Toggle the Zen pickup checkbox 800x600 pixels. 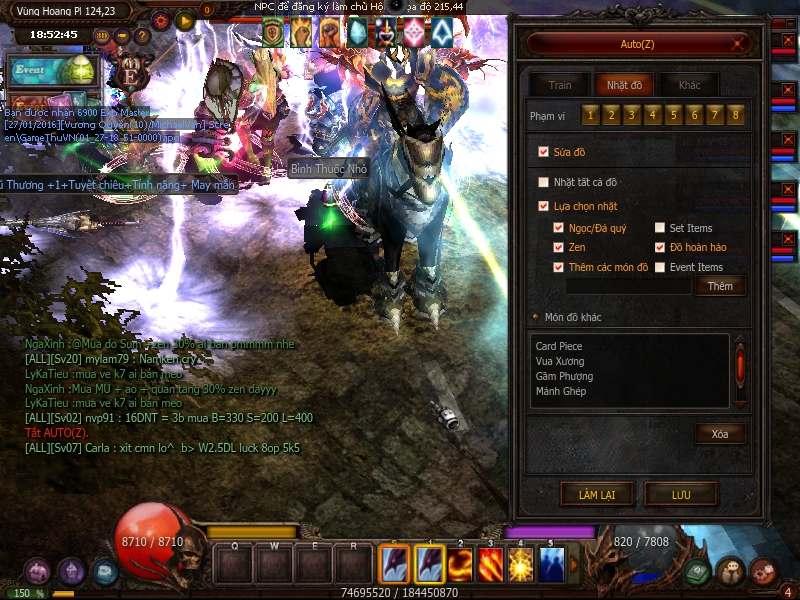559,247
